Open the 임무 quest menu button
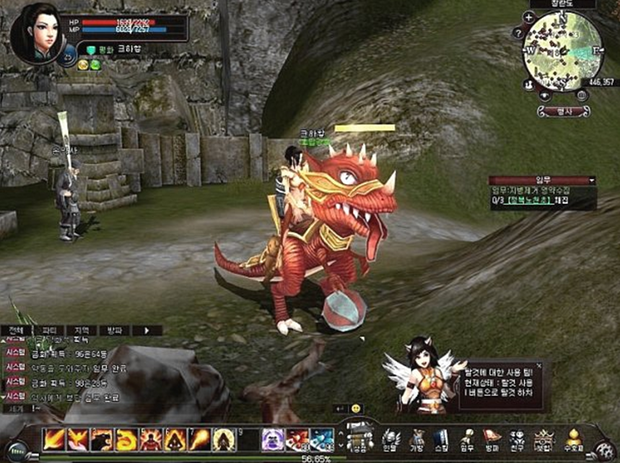The height and width of the screenshot is (463, 620). pyautogui.click(x=467, y=439)
